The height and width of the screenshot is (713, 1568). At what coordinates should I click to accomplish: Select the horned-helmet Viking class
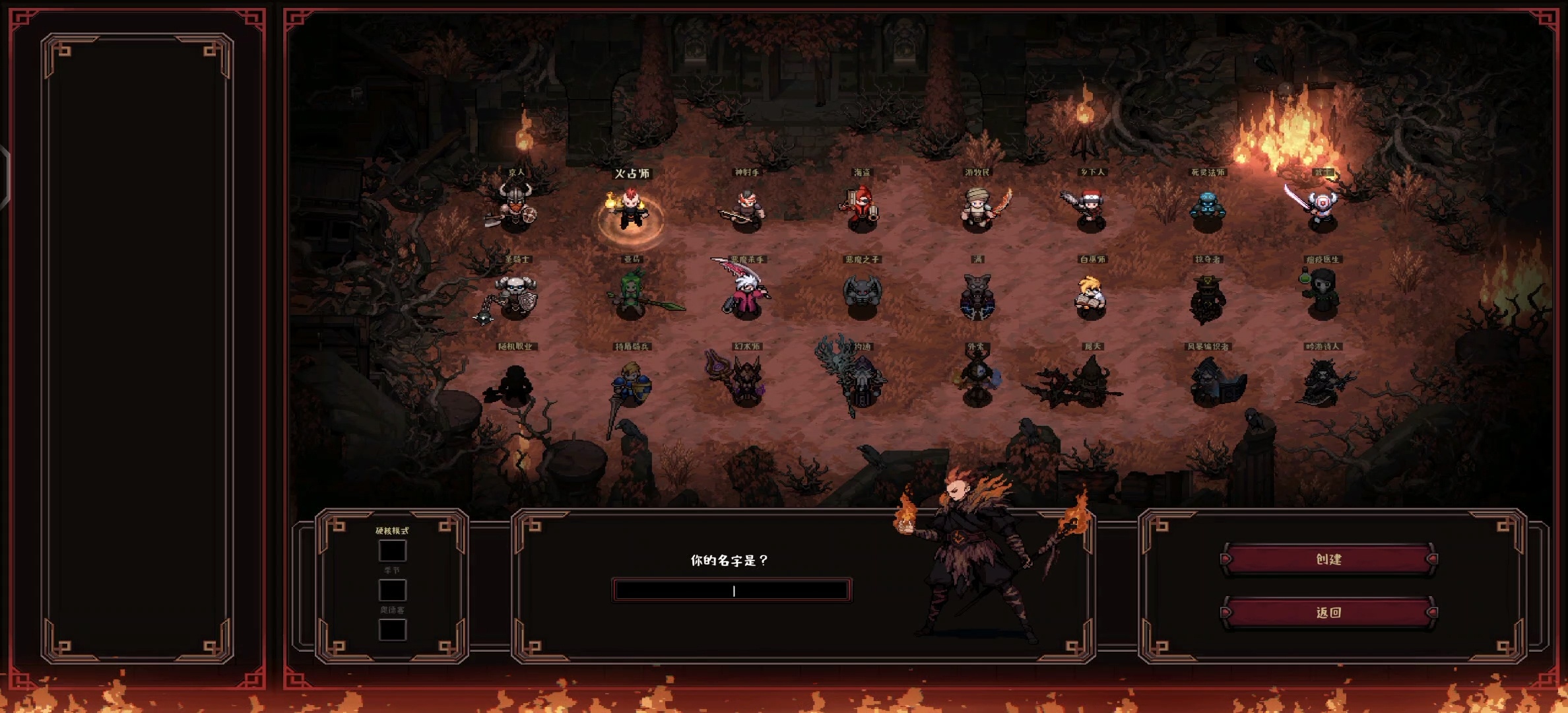[x=515, y=206]
